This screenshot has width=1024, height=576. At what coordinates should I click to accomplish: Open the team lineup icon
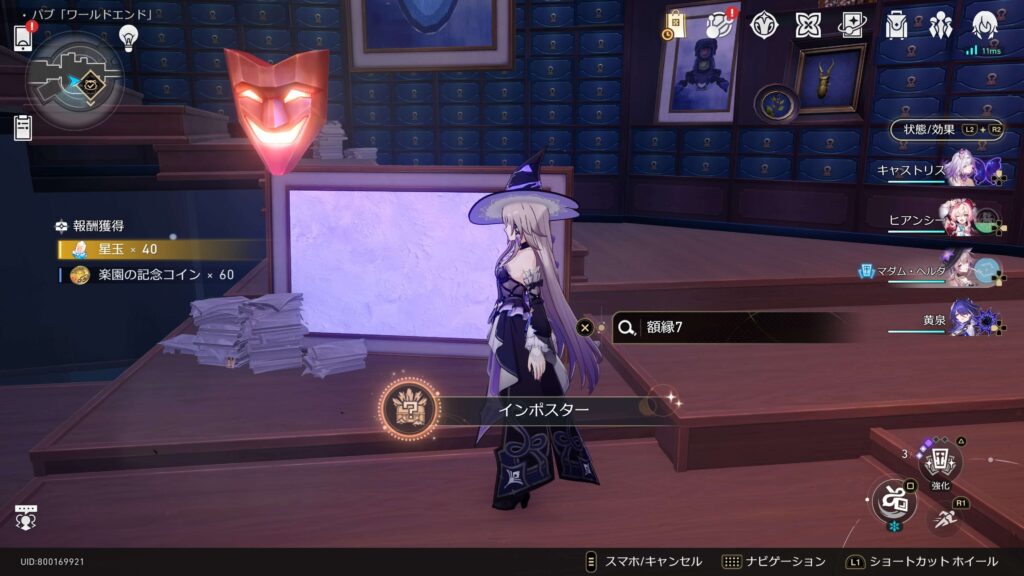click(x=940, y=25)
